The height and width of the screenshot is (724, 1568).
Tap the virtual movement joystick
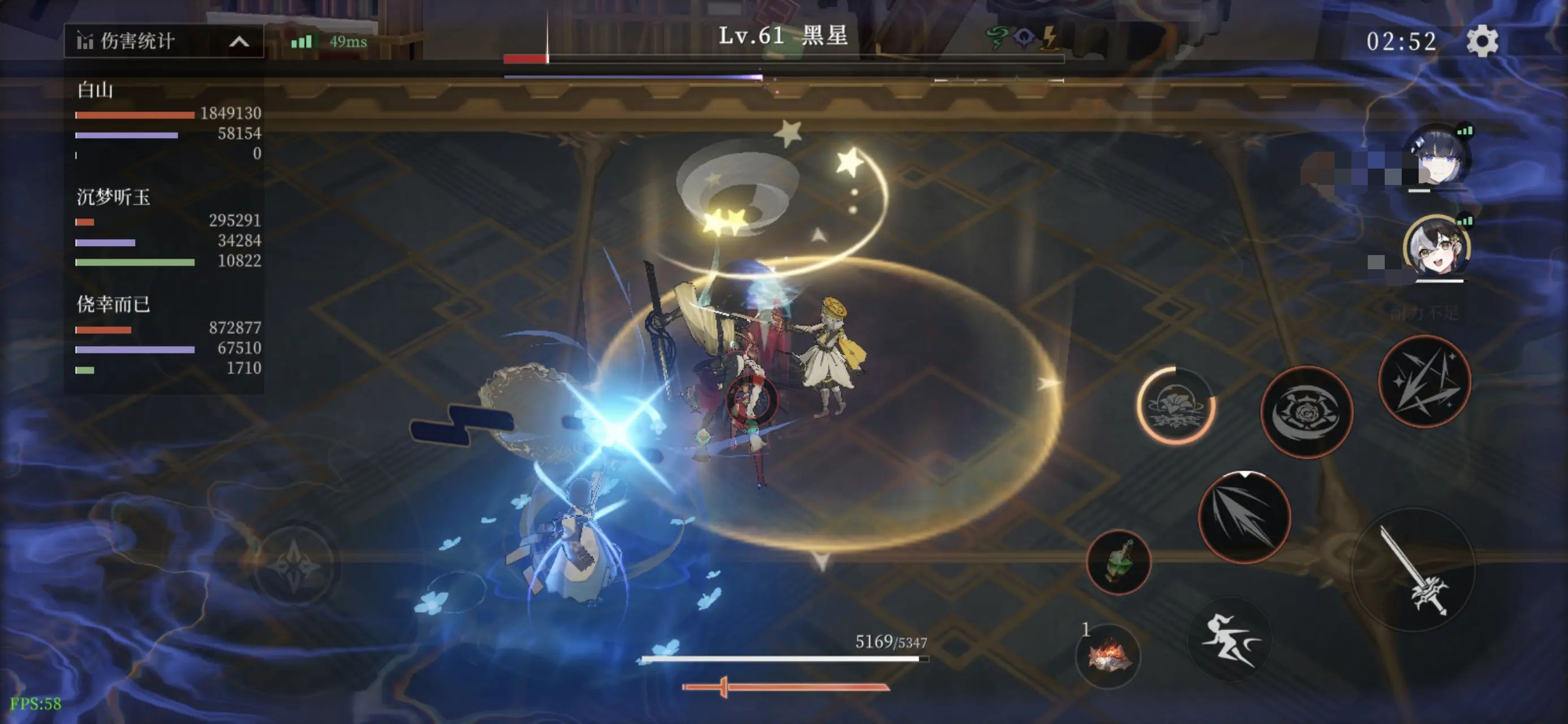tap(295, 564)
